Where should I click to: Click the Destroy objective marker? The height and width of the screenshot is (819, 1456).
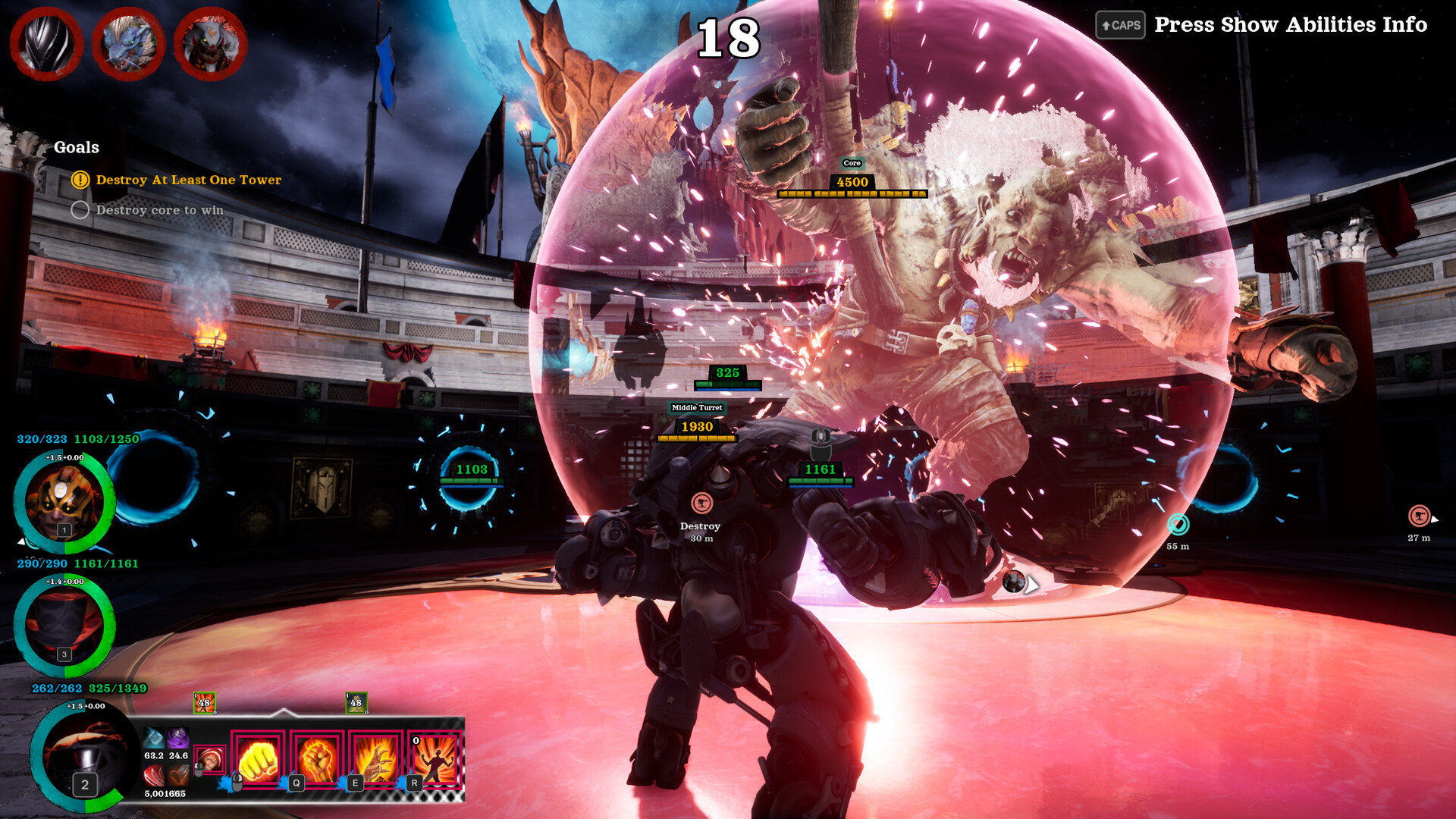click(701, 503)
